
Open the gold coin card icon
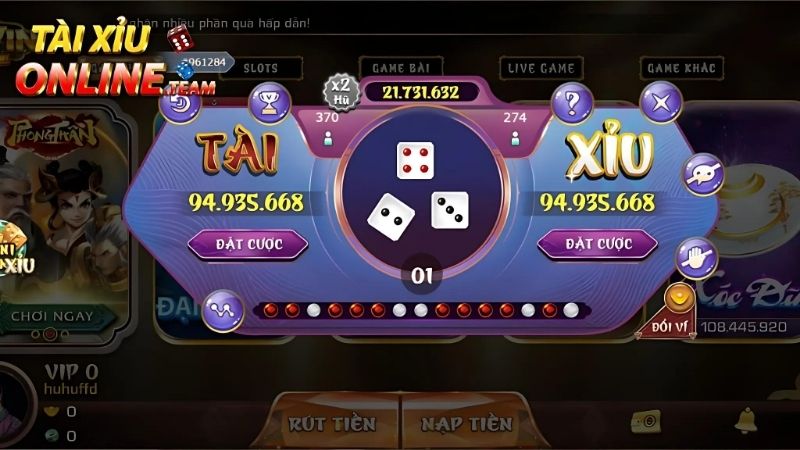pos(644,420)
